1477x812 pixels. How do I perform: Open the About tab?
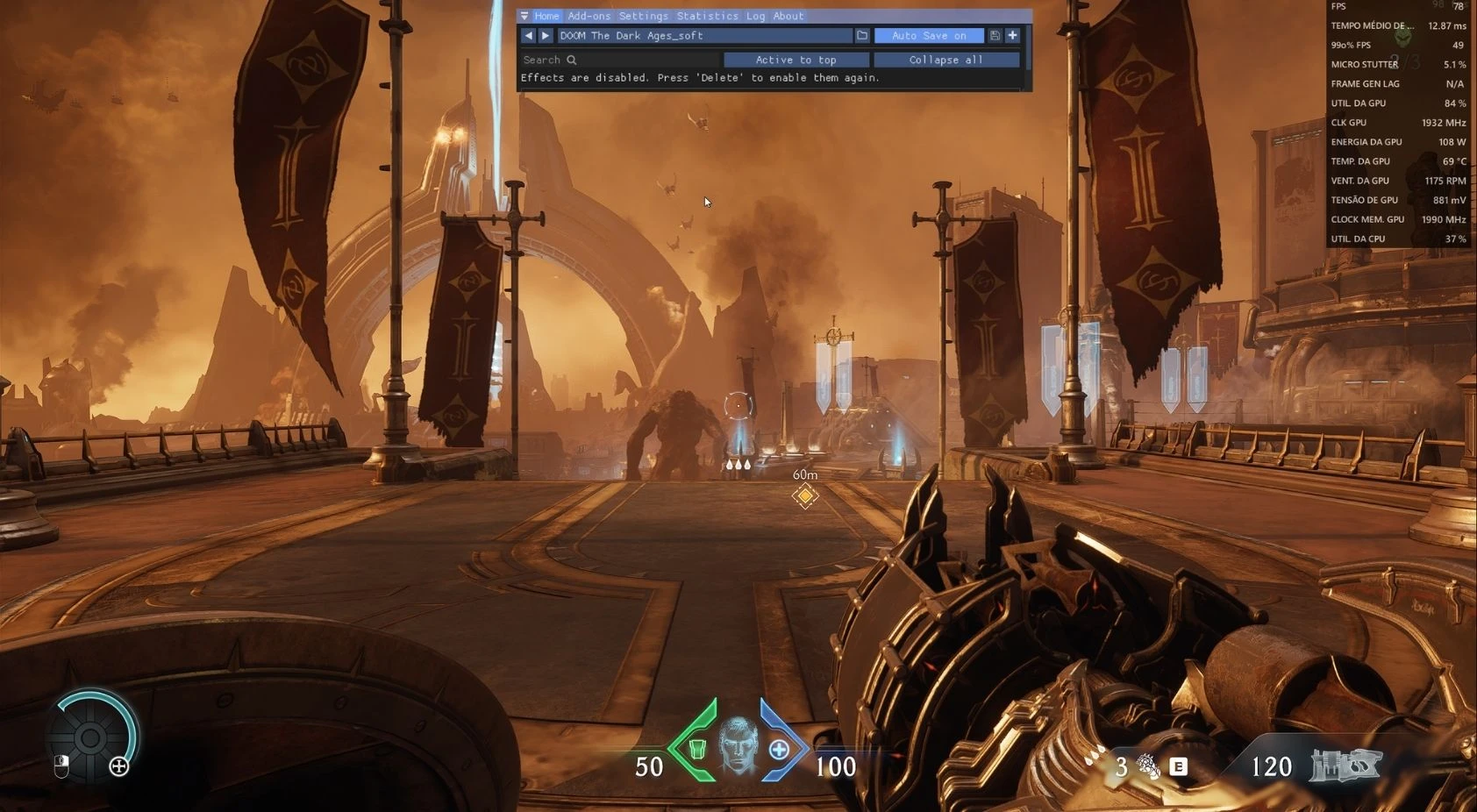coord(788,16)
